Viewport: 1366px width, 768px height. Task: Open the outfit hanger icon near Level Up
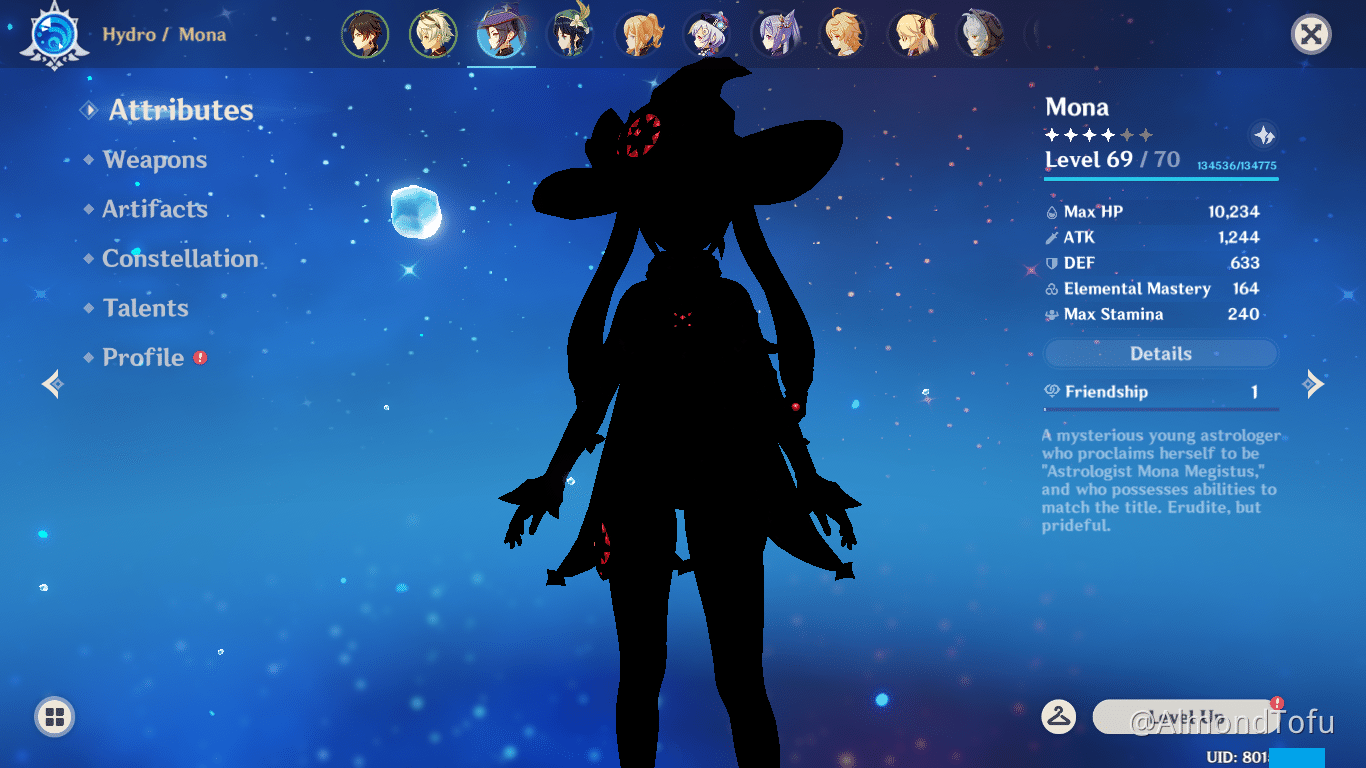click(x=1058, y=717)
